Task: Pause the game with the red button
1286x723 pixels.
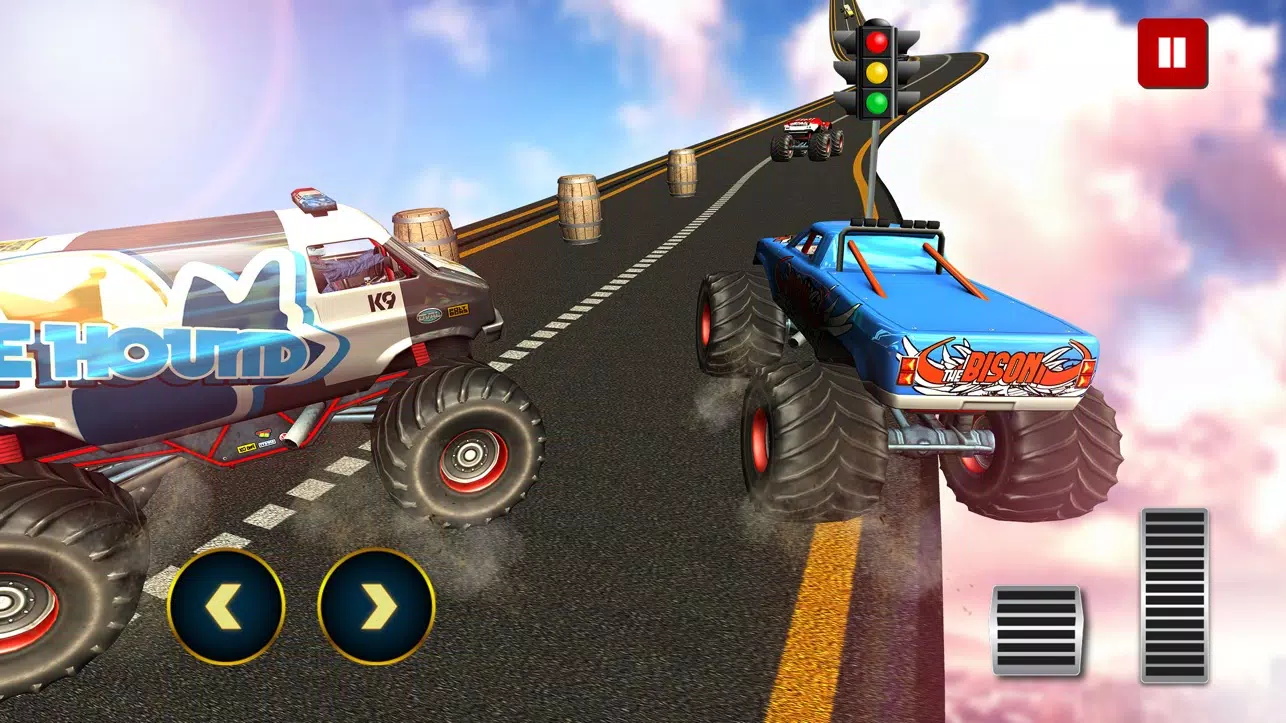Action: [x=1172, y=53]
